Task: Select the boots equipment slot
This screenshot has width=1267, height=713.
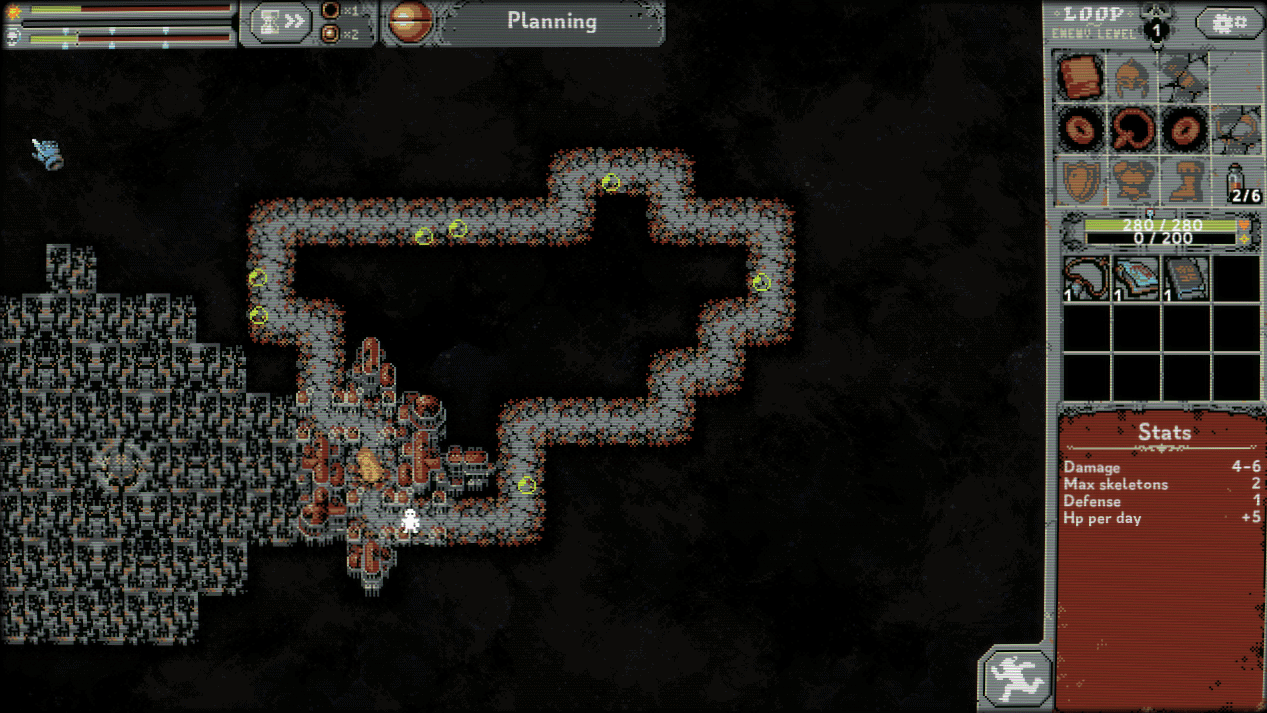Action: click(1185, 181)
